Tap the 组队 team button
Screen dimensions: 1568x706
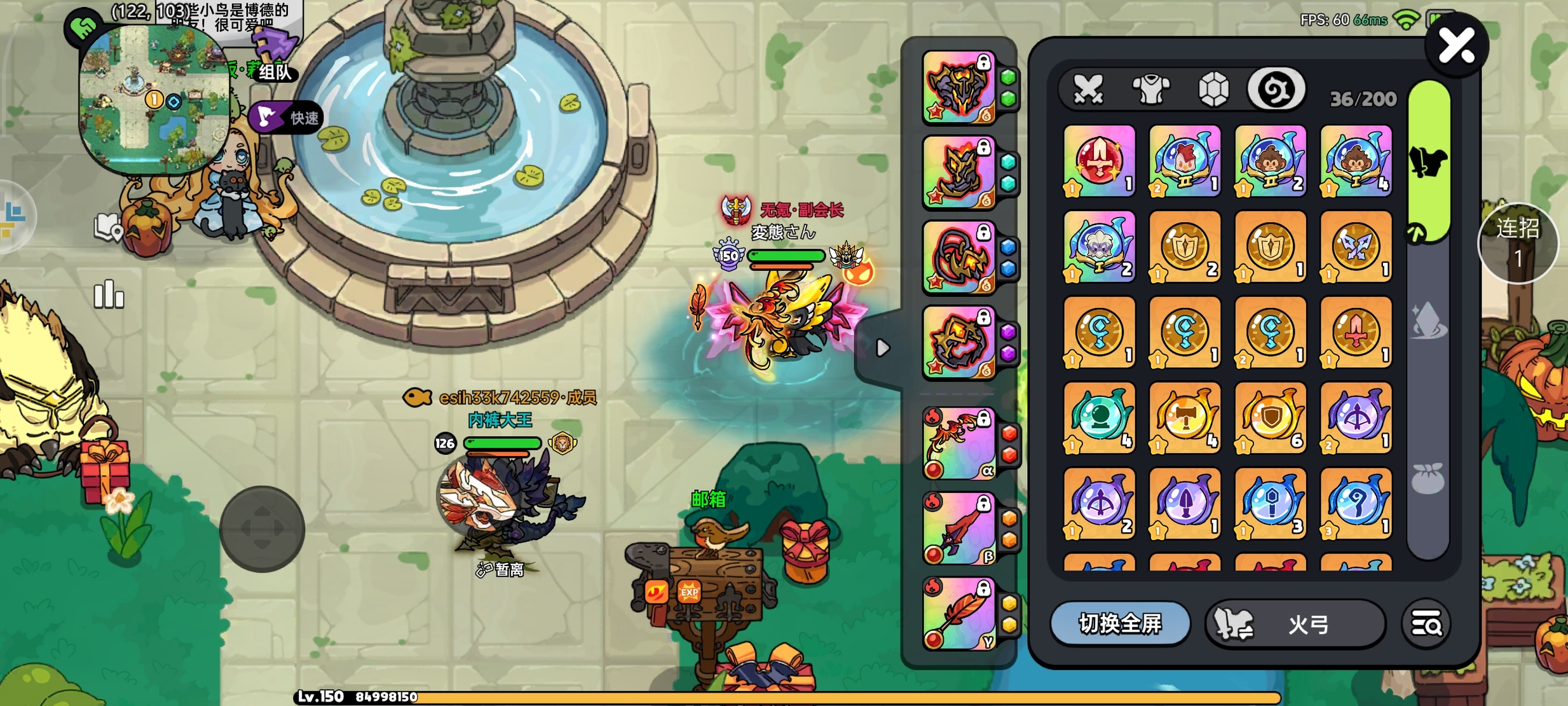(x=275, y=71)
